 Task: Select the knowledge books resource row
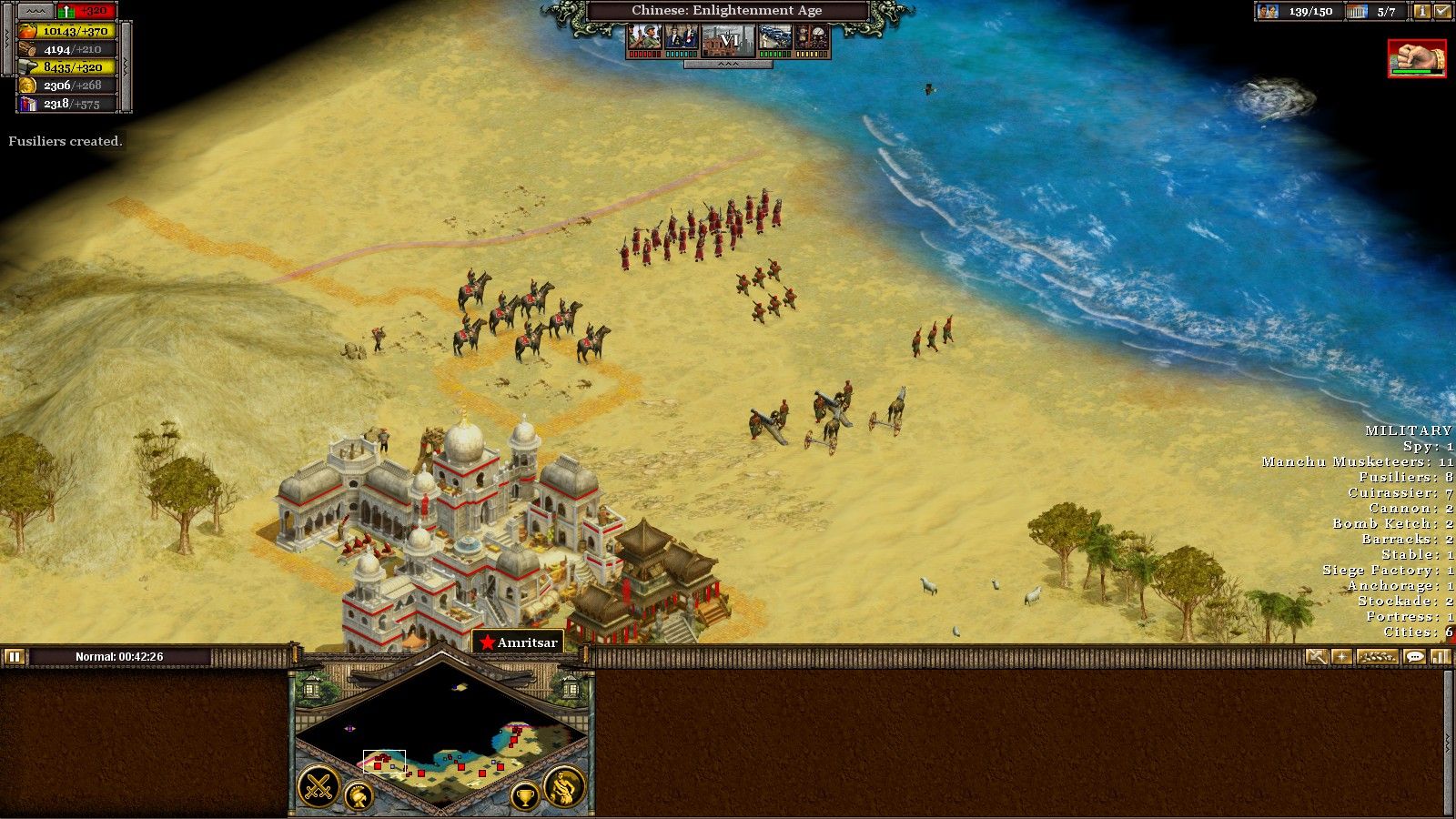point(68,104)
